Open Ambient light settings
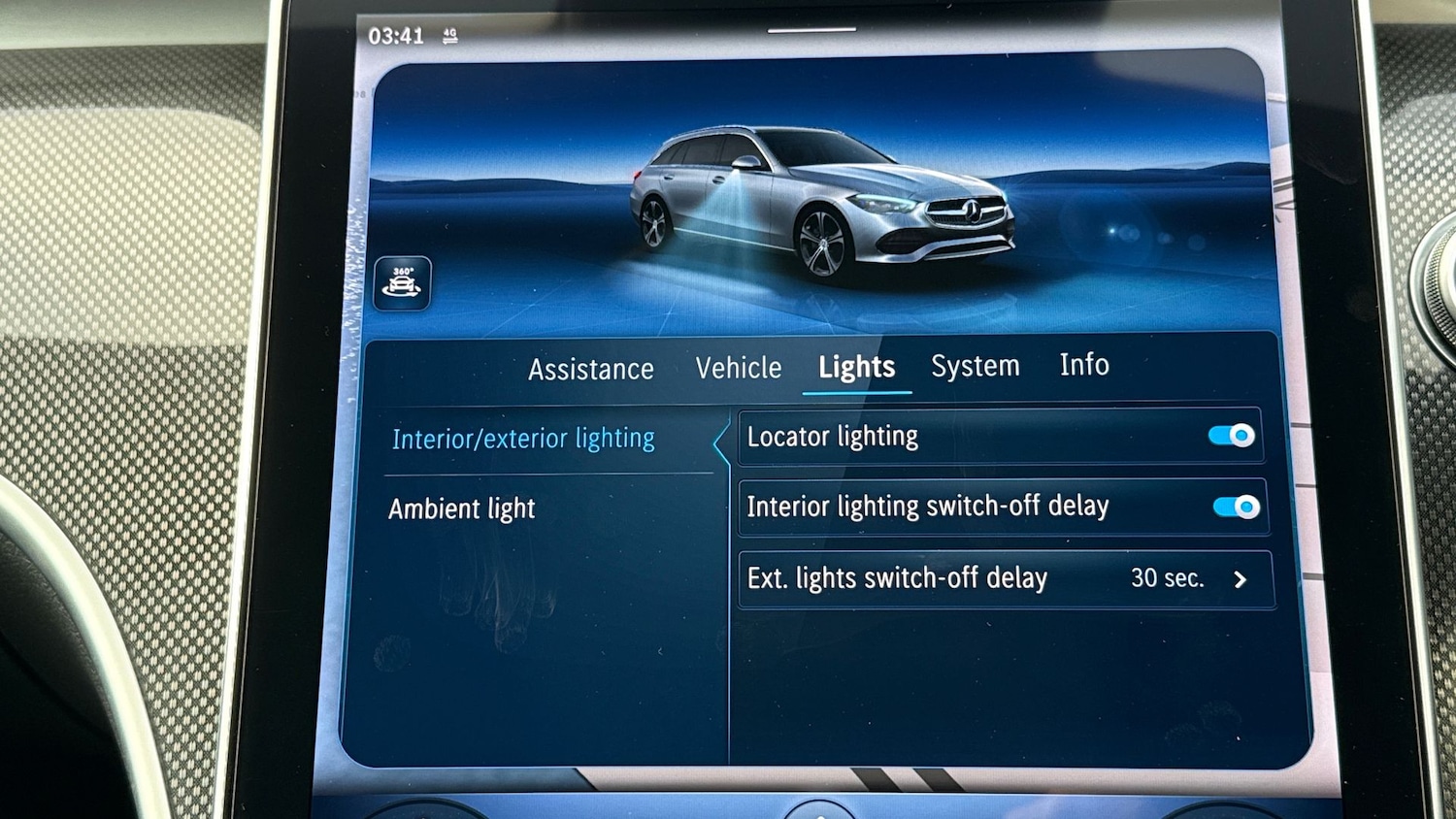 462,508
